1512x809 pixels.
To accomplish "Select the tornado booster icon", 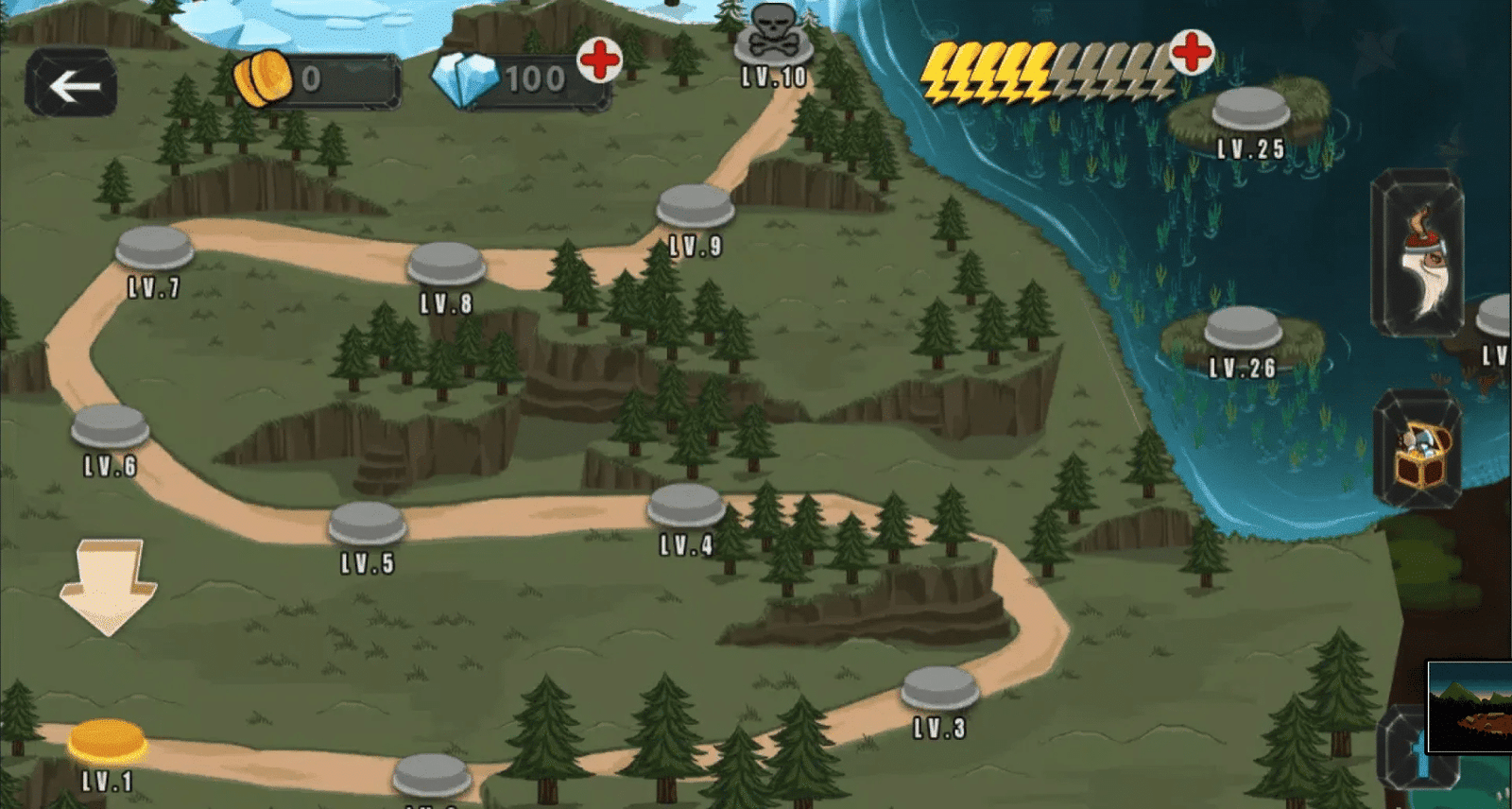I will pyautogui.click(x=1419, y=255).
